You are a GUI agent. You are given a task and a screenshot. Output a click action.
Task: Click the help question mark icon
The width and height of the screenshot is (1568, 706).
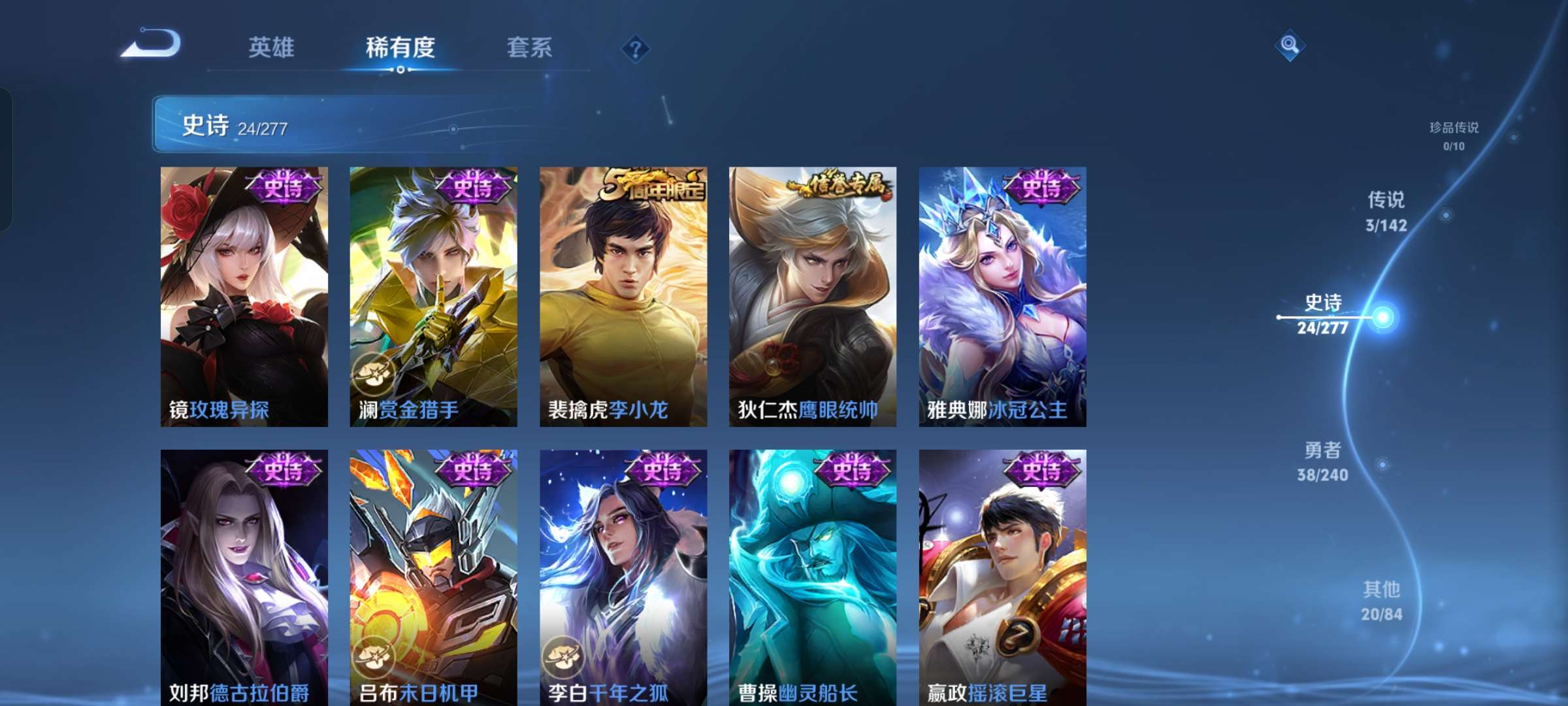coord(637,48)
